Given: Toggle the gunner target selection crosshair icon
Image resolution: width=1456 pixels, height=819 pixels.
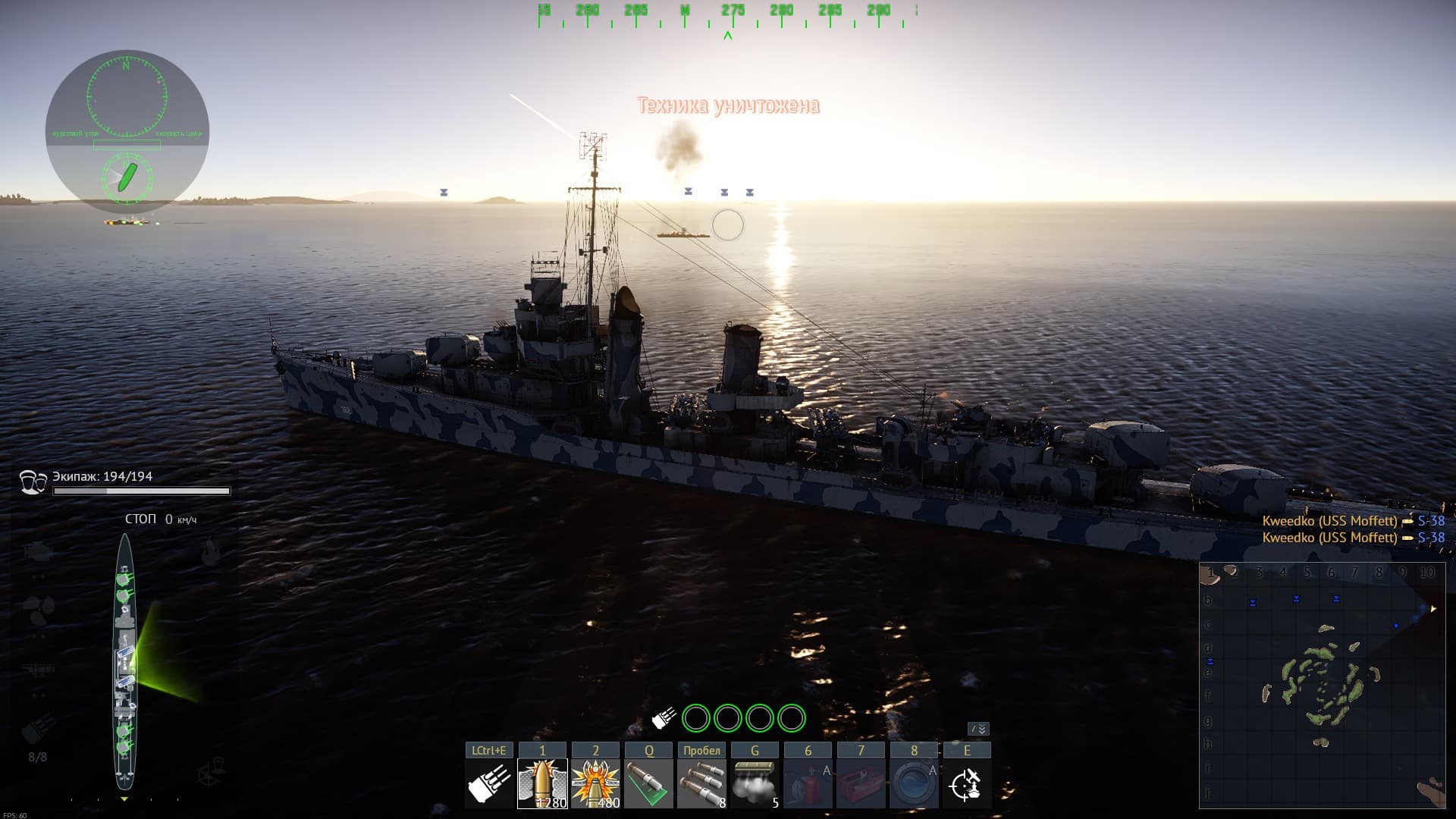Looking at the screenshot, I should point(967,783).
